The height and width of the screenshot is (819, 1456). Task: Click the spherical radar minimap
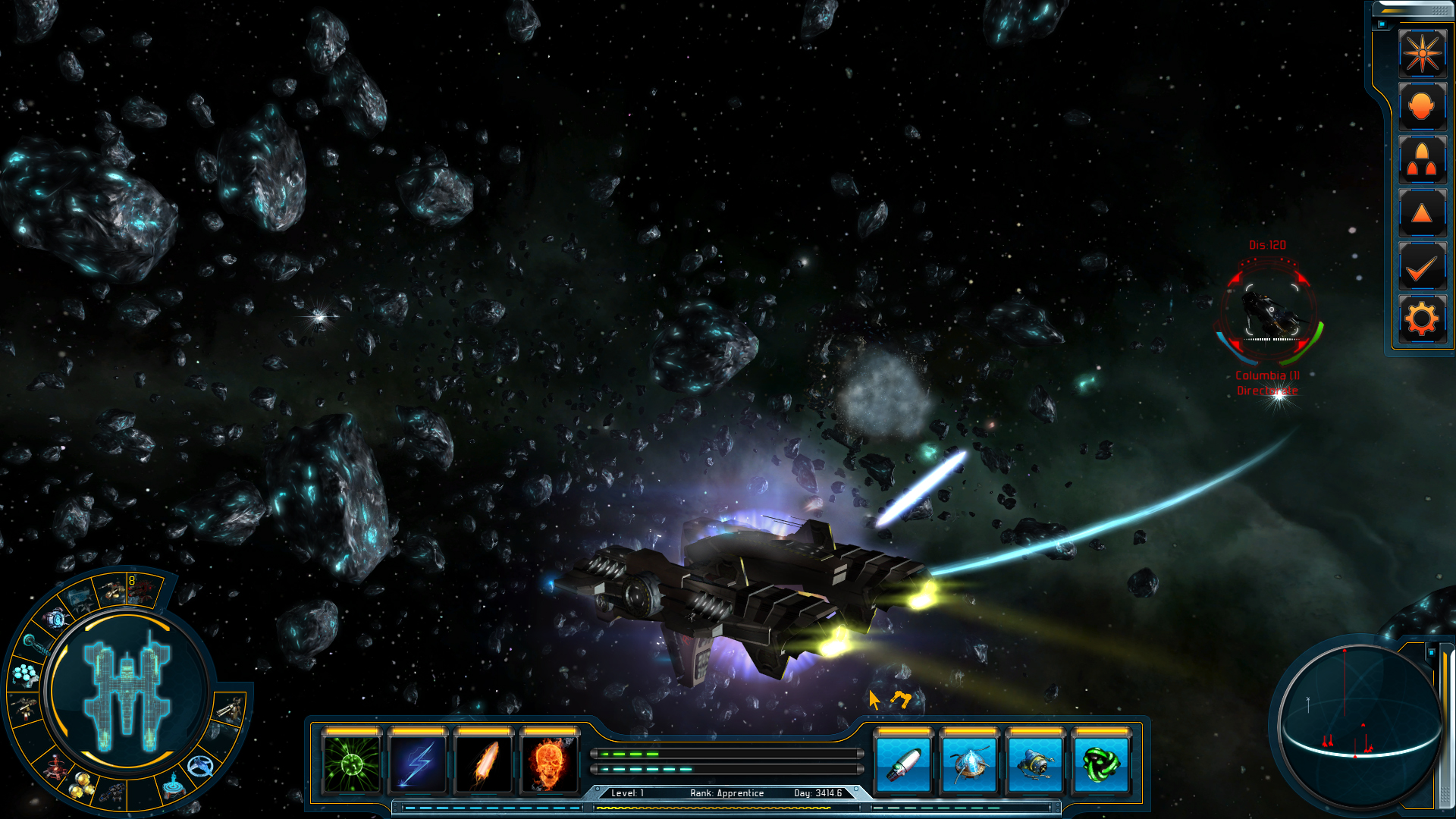1358,723
